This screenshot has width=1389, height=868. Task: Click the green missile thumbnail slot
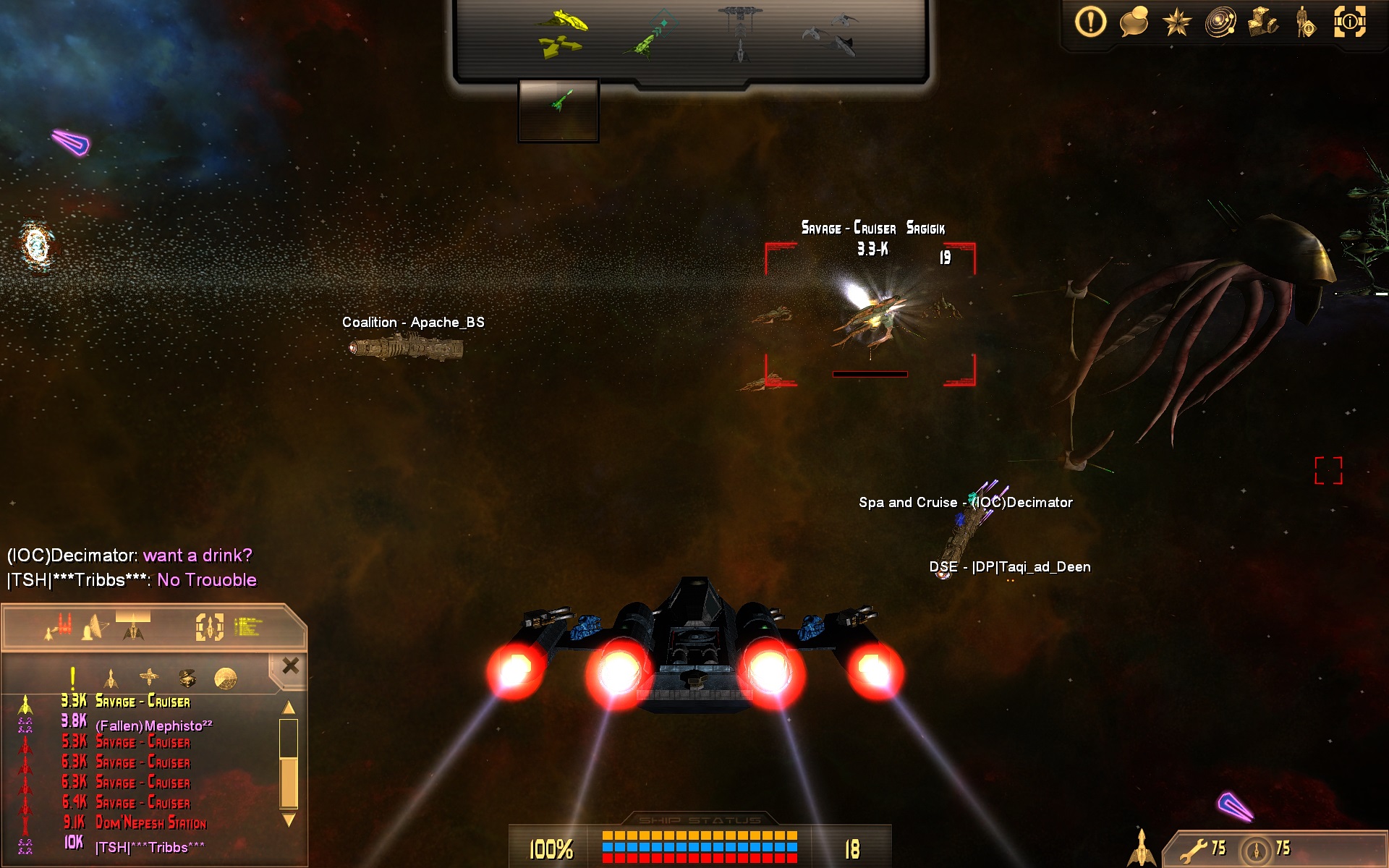(x=558, y=109)
